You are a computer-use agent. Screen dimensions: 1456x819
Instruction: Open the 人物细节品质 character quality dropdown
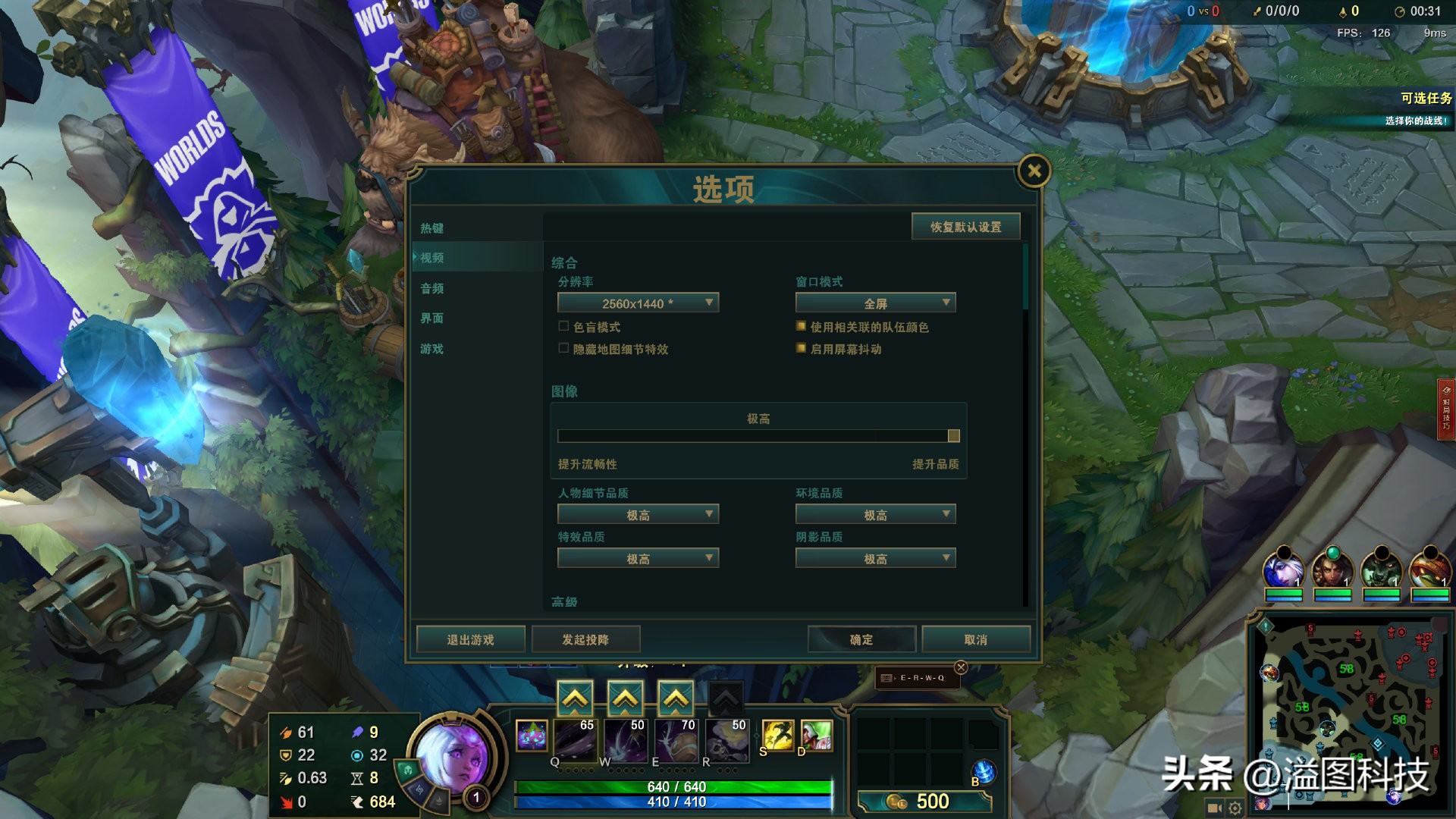click(638, 515)
